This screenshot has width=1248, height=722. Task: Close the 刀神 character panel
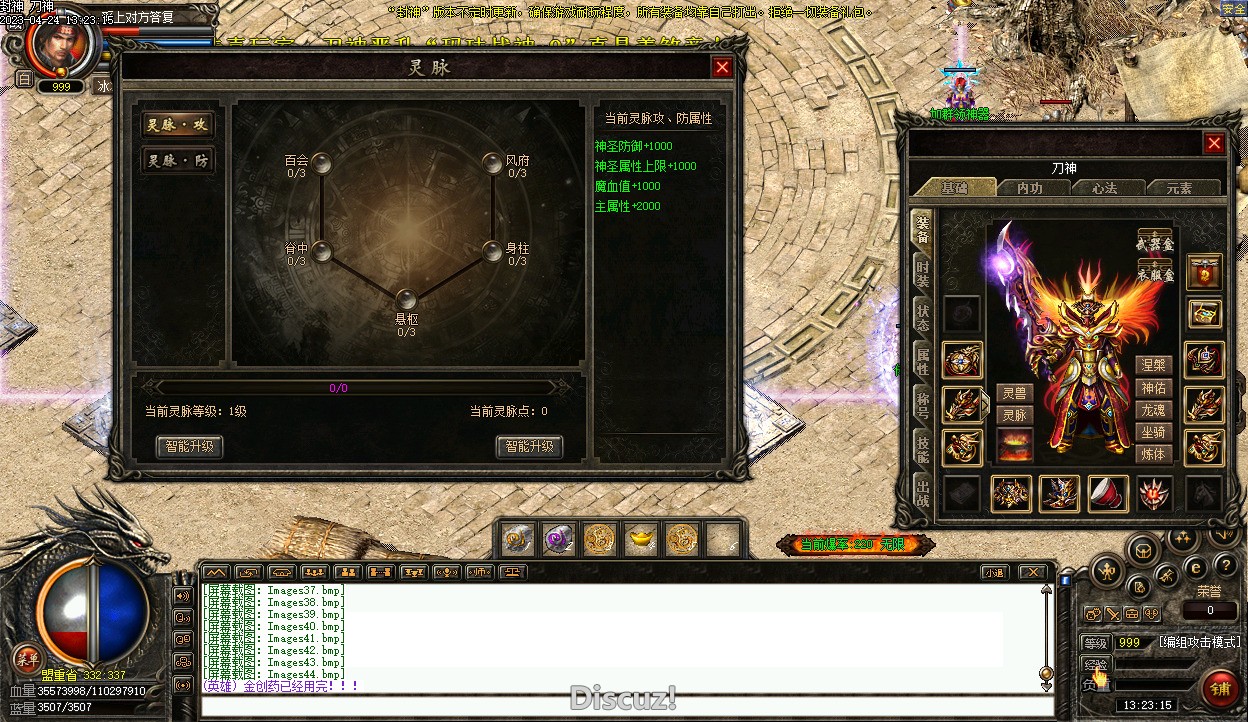[1214, 143]
